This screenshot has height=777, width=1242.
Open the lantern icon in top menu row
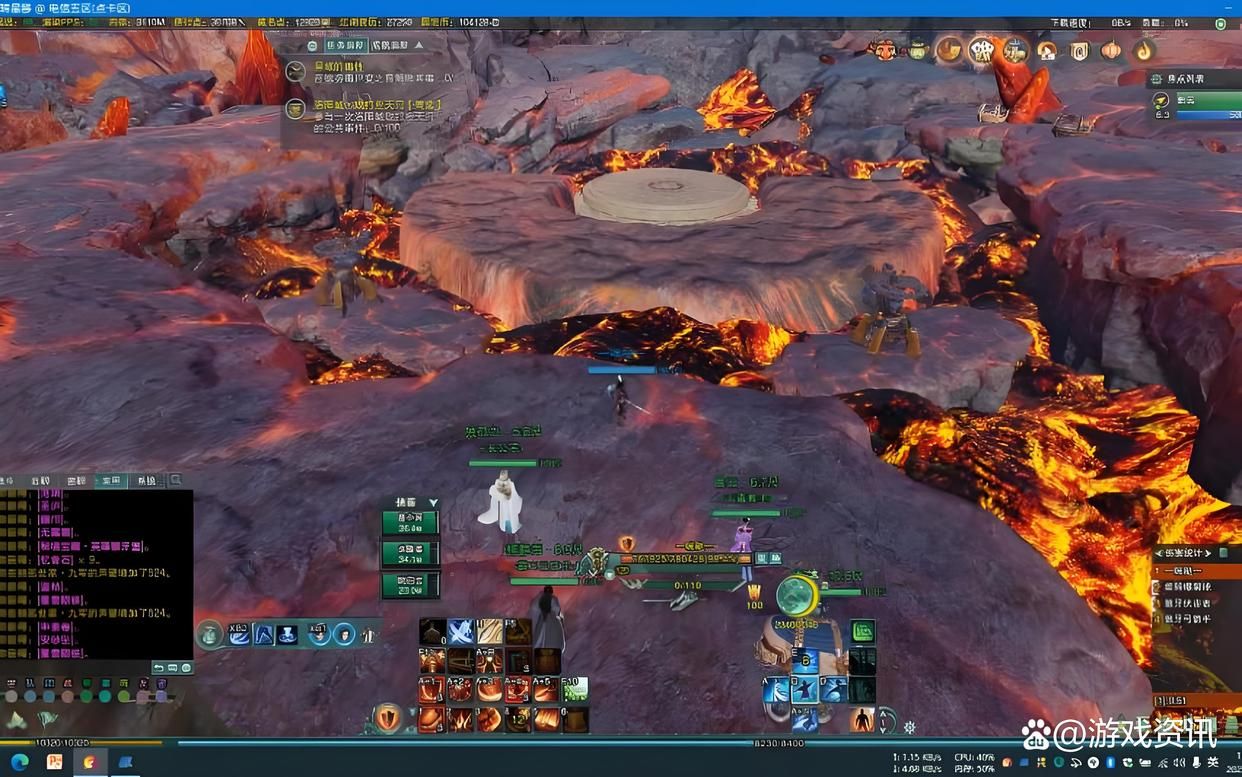click(x=1111, y=51)
